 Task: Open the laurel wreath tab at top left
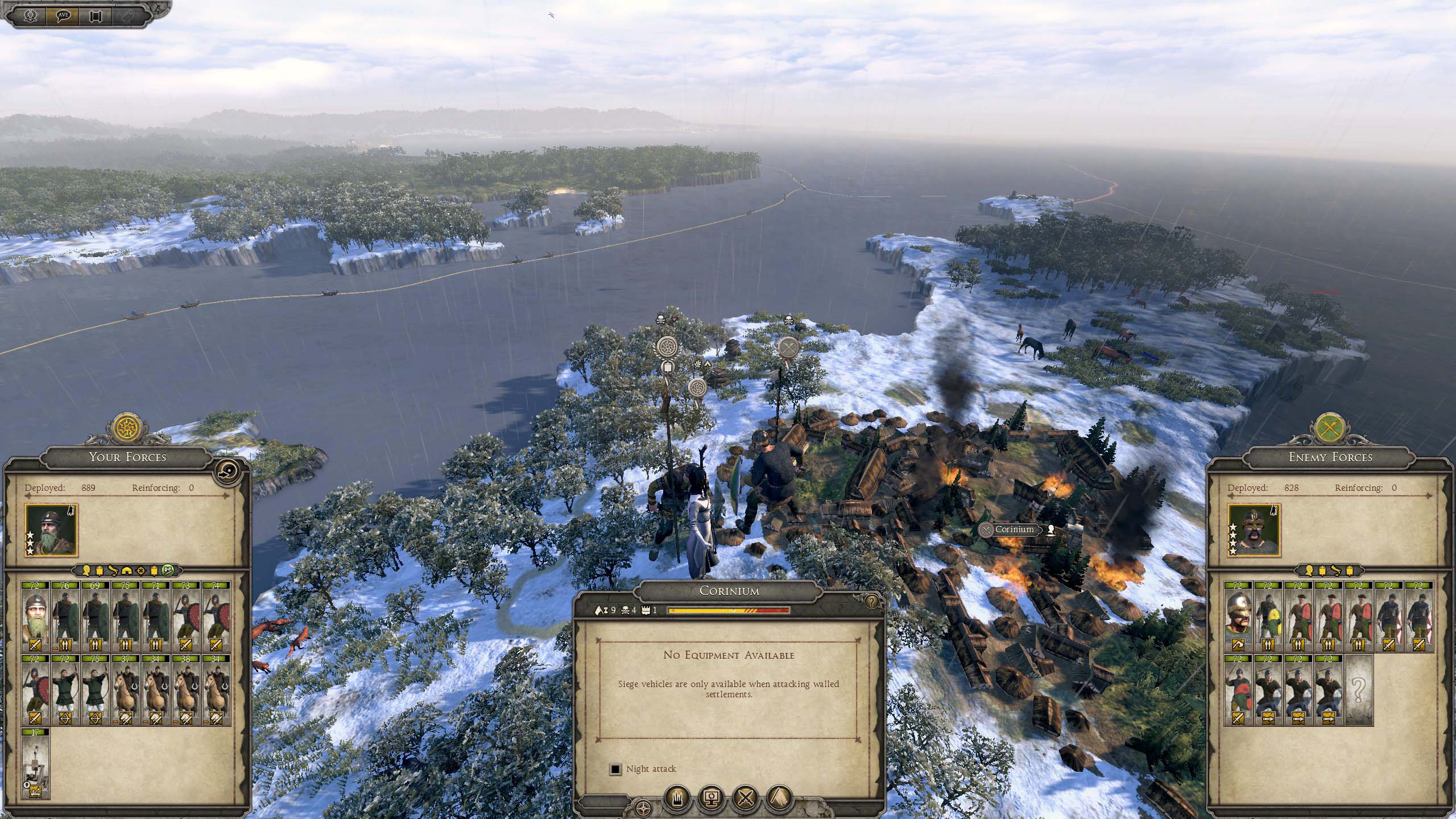[x=30, y=15]
